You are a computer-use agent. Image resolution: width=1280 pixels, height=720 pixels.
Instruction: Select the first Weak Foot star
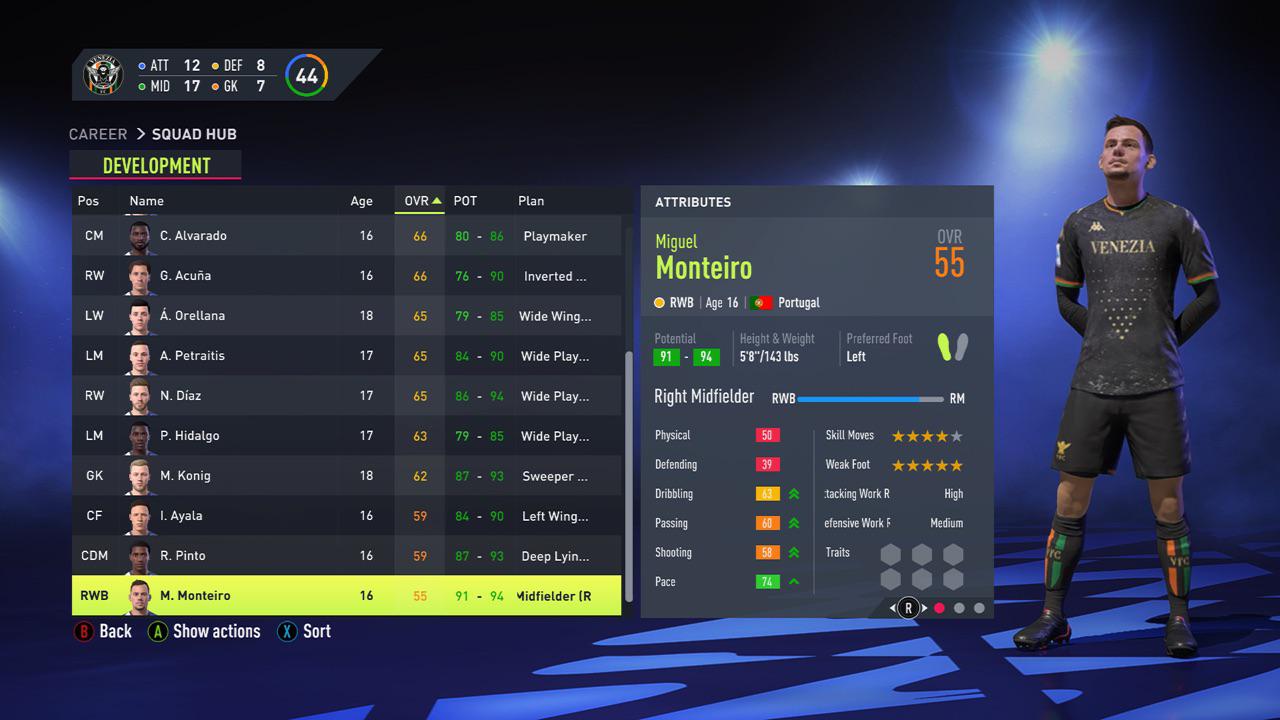coord(898,464)
